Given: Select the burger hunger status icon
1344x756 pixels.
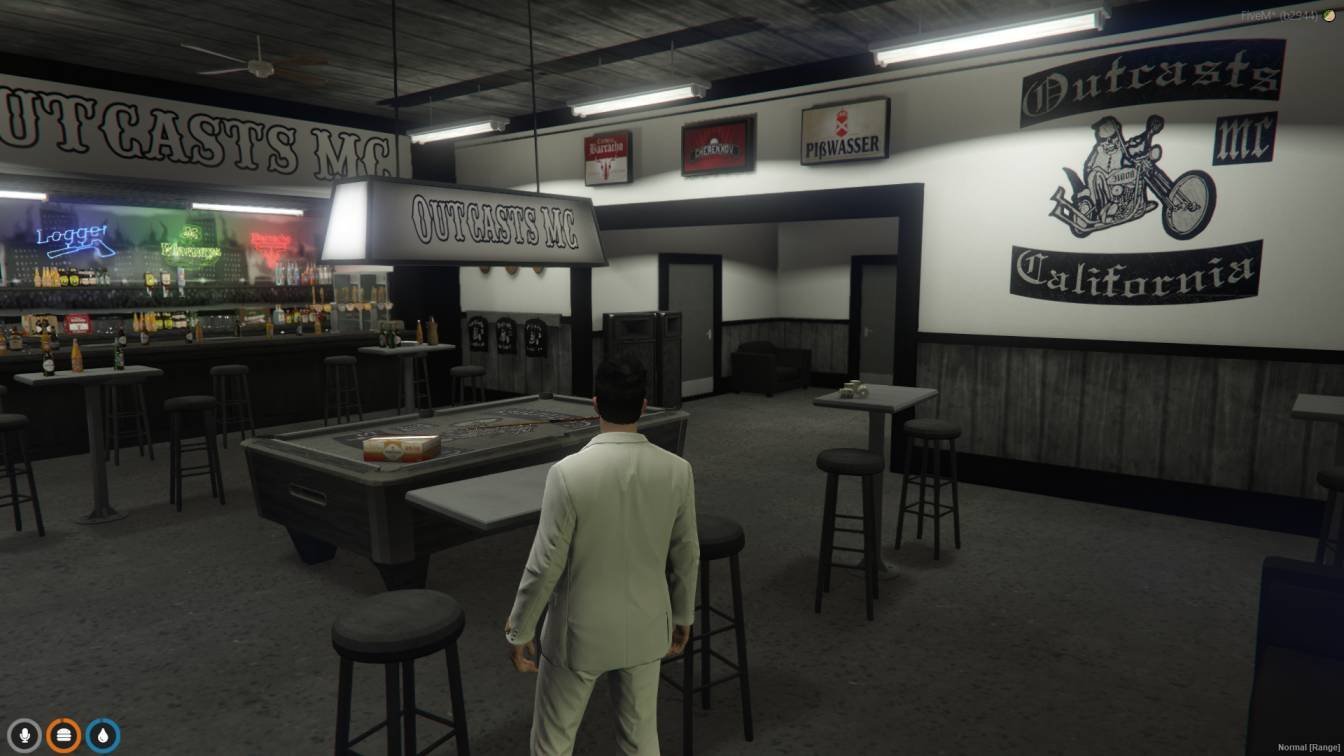Looking at the screenshot, I should pos(63,736).
